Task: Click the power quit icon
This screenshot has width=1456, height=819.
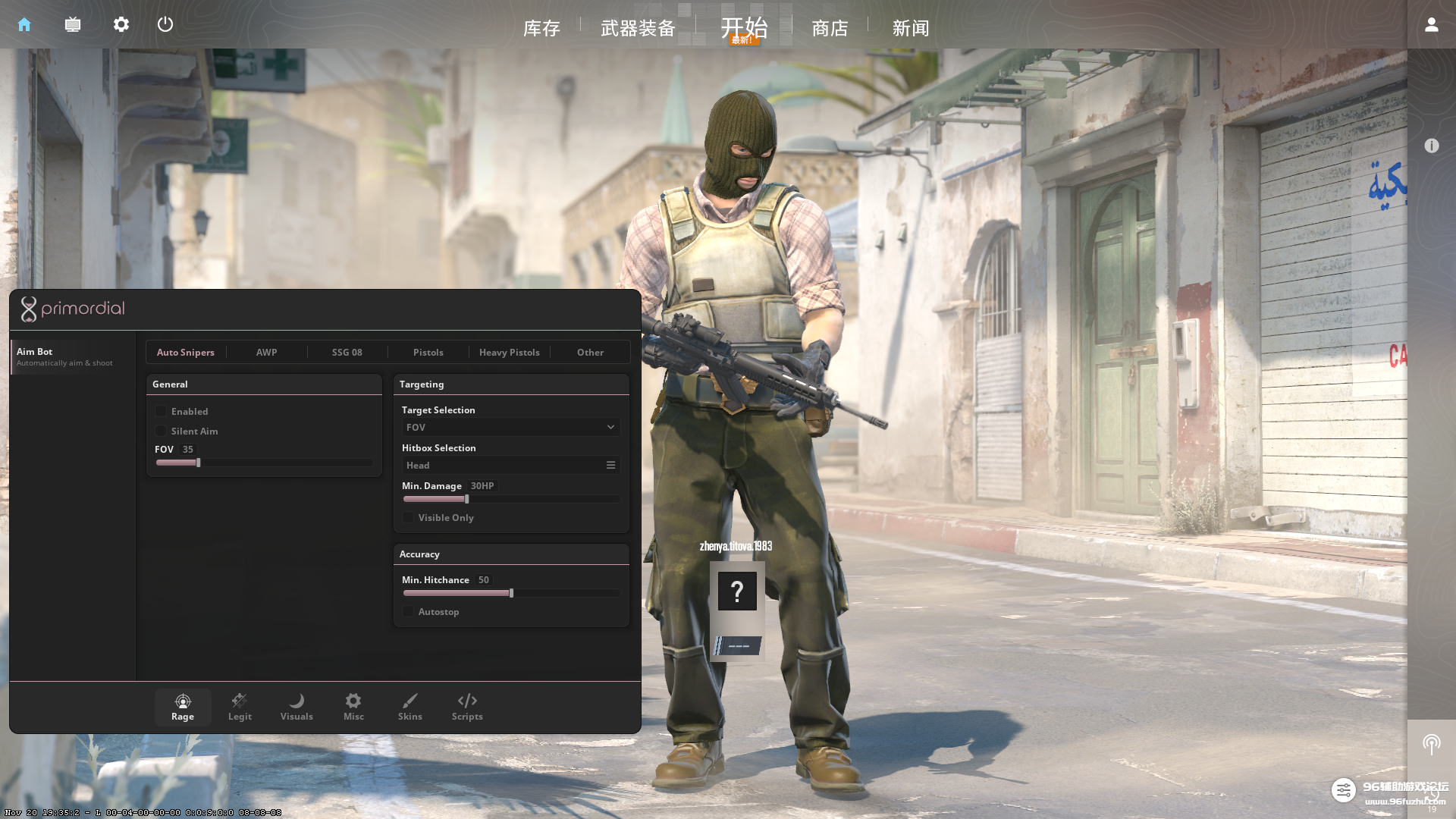Action: pos(165,24)
